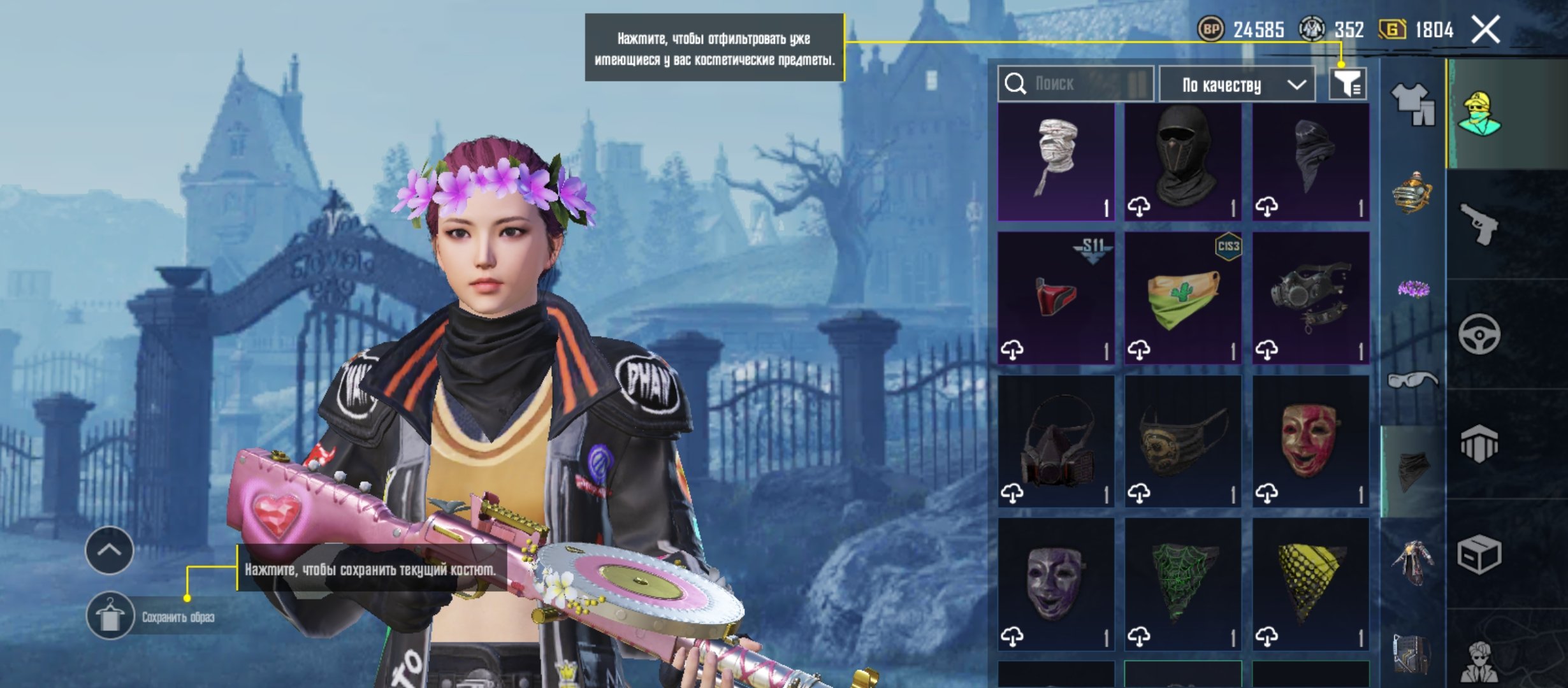Pick the green spider web bandana
The height and width of the screenshot is (688, 1568).
point(1183,584)
